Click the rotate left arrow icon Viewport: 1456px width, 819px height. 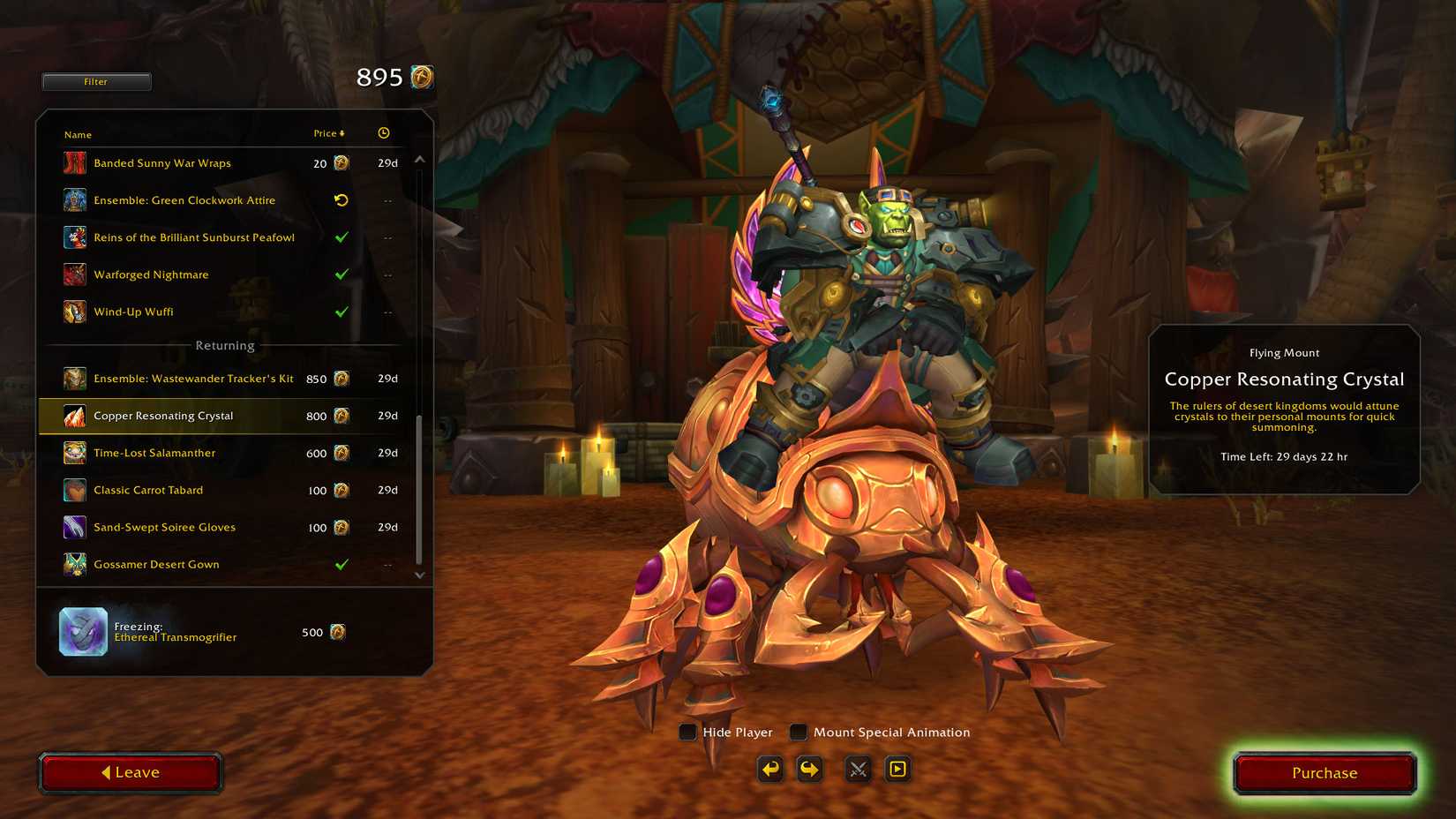pos(769,769)
